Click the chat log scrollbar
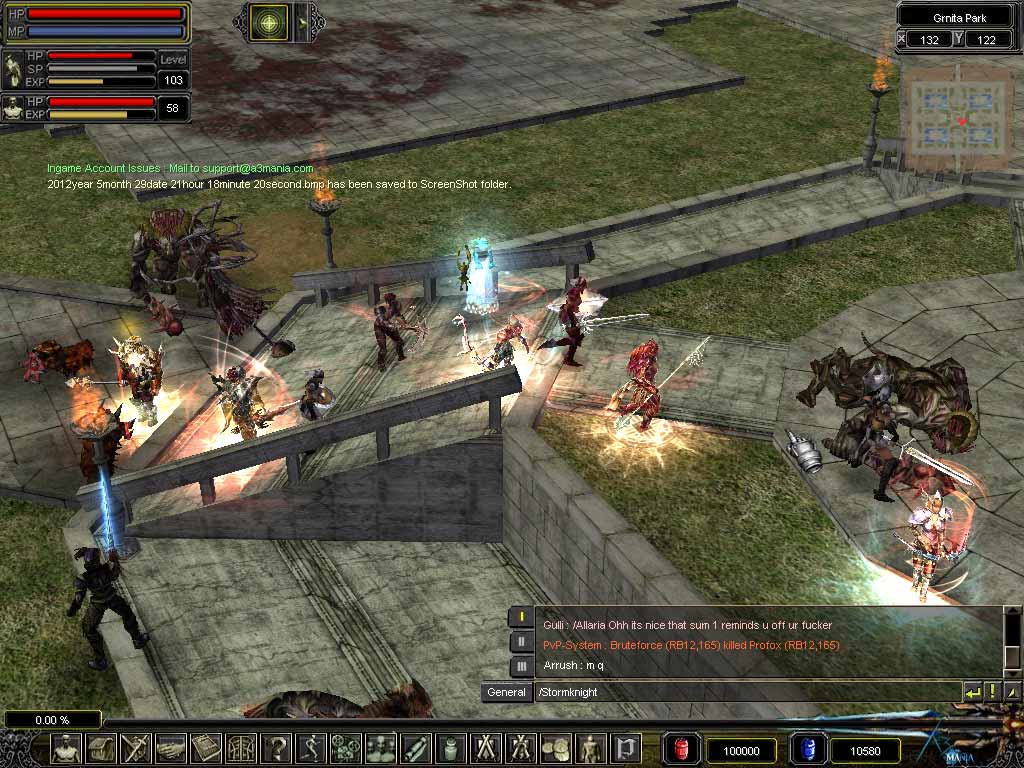Viewport: 1024px width, 768px height. click(1012, 640)
